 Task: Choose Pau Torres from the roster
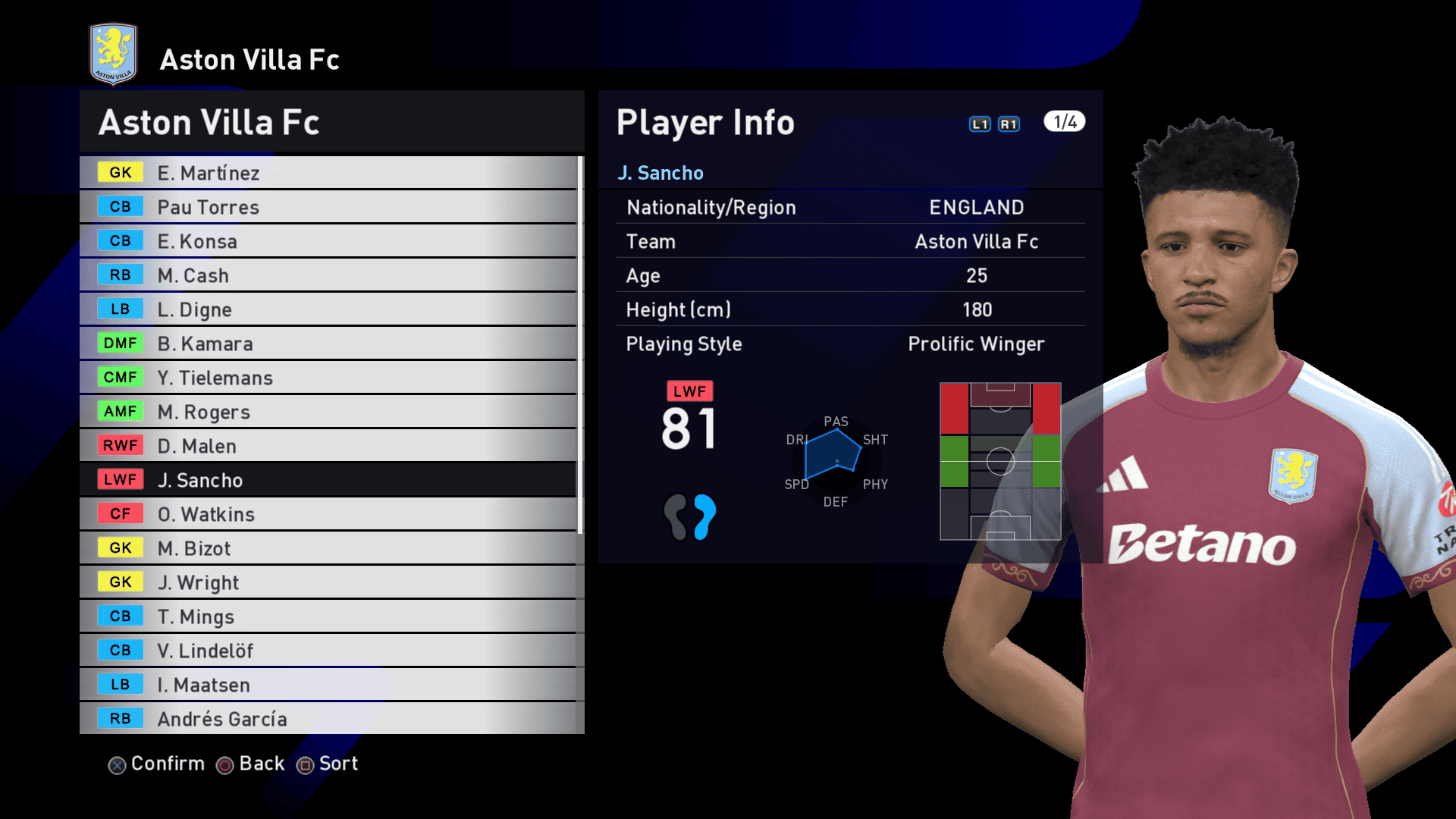point(328,207)
